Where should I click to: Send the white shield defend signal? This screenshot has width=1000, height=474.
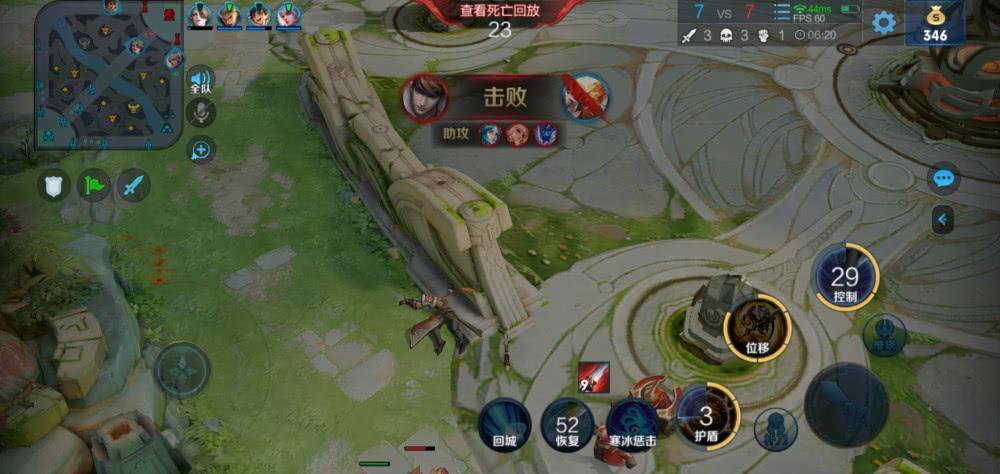pyautogui.click(x=54, y=184)
